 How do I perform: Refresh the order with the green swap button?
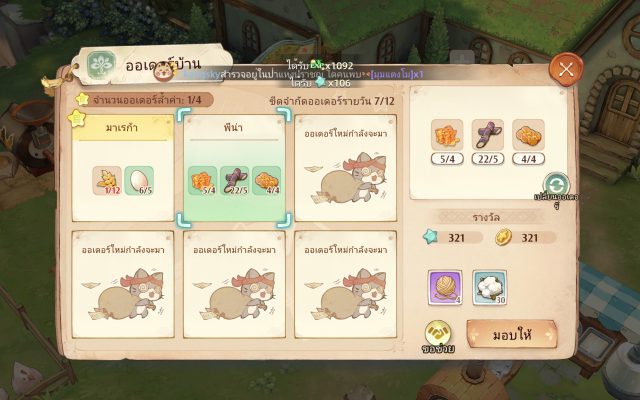coord(556,185)
